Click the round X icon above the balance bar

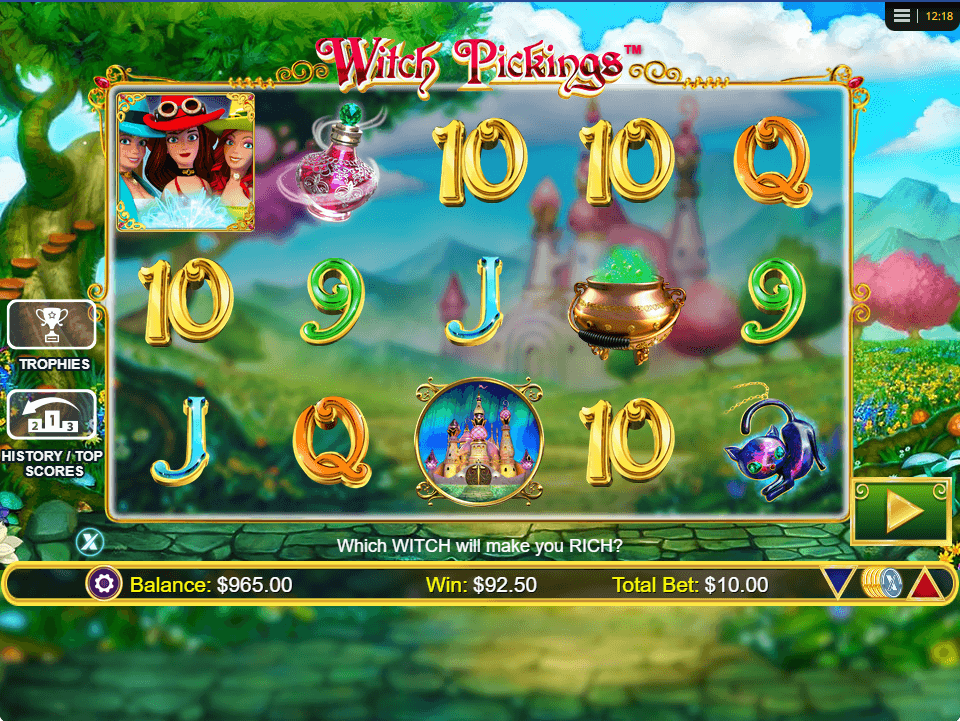tap(89, 542)
